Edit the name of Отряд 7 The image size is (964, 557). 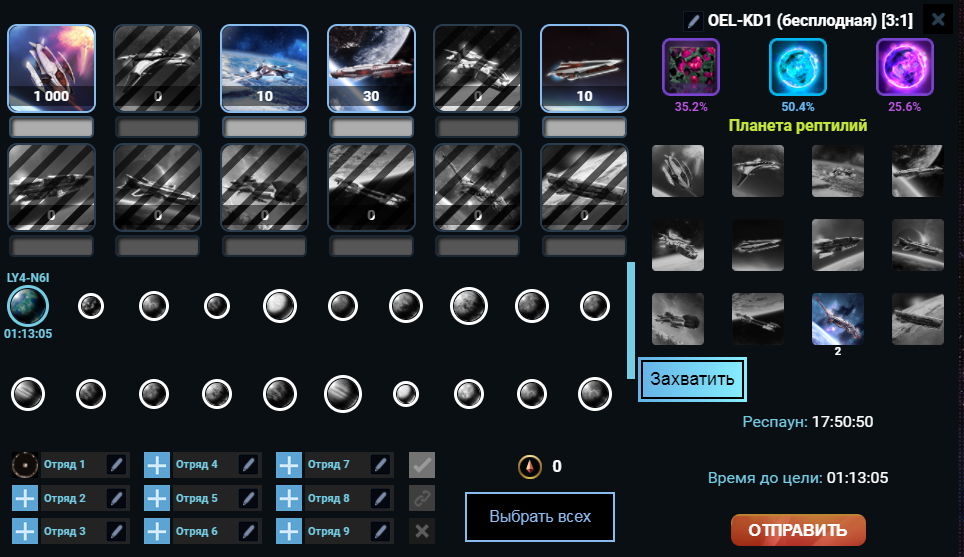[380, 465]
